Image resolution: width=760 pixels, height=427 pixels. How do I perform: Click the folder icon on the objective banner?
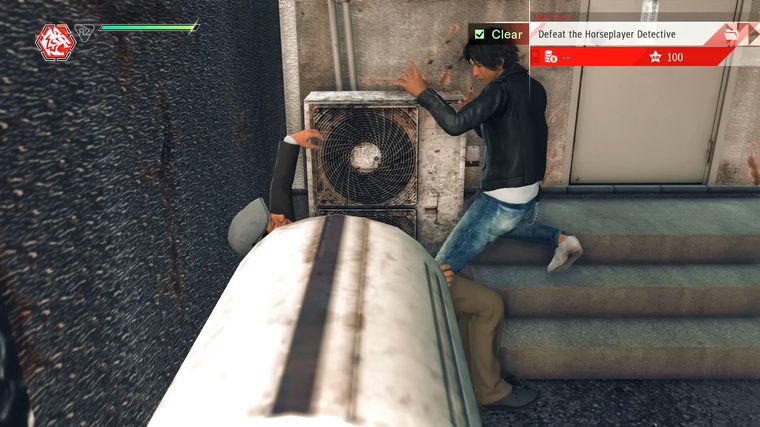click(733, 34)
